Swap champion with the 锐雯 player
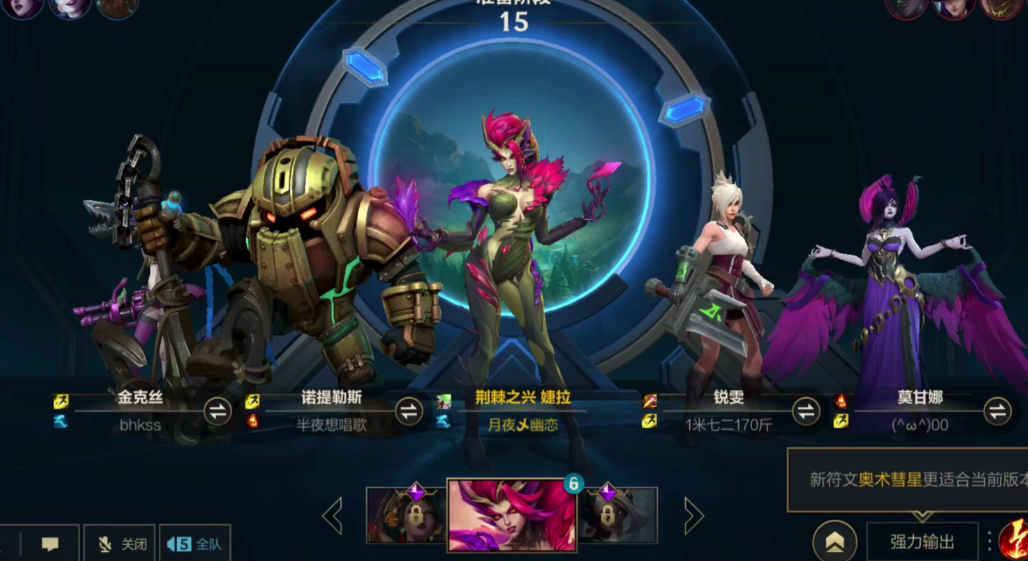This screenshot has height=561, width=1028. click(806, 410)
